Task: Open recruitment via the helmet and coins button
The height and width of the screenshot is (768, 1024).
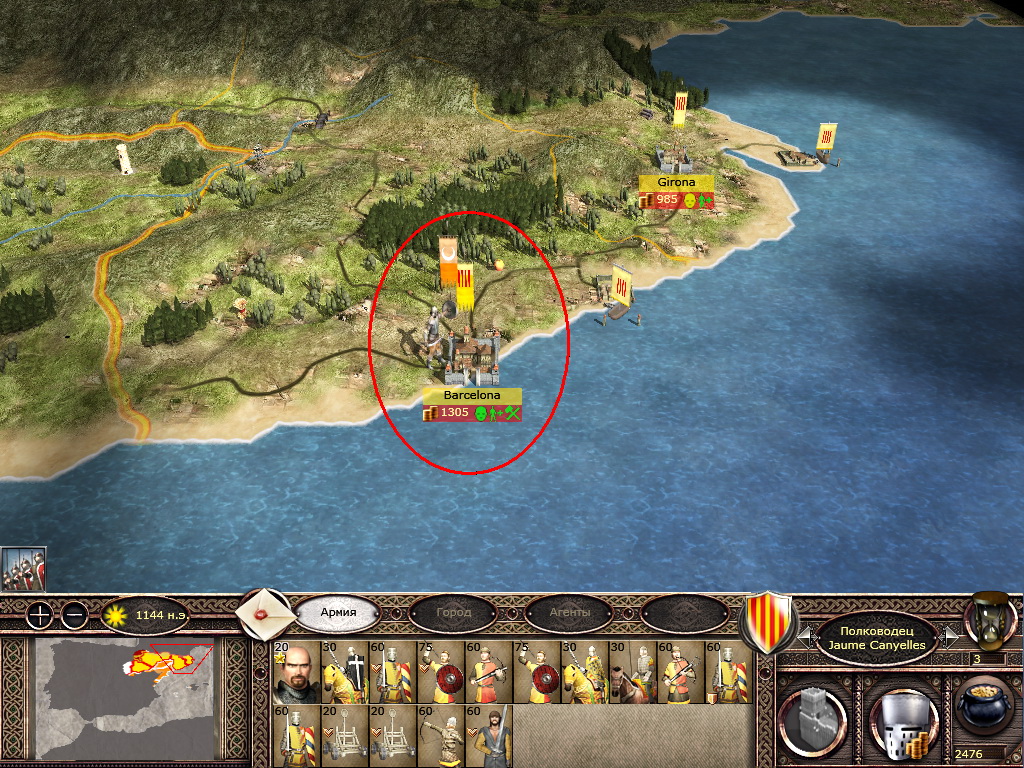Action: [899, 720]
